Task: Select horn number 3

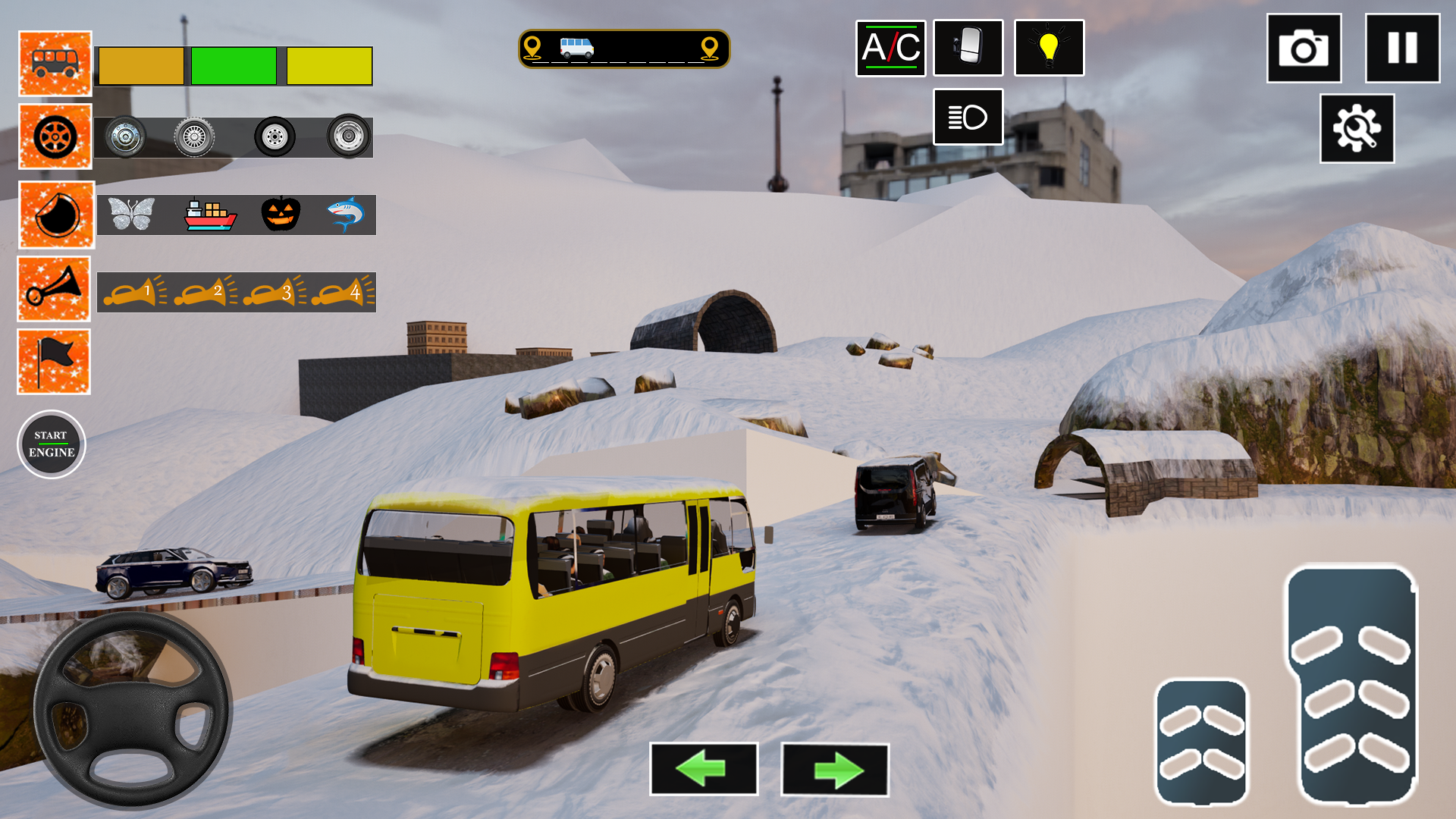Action: tap(273, 290)
